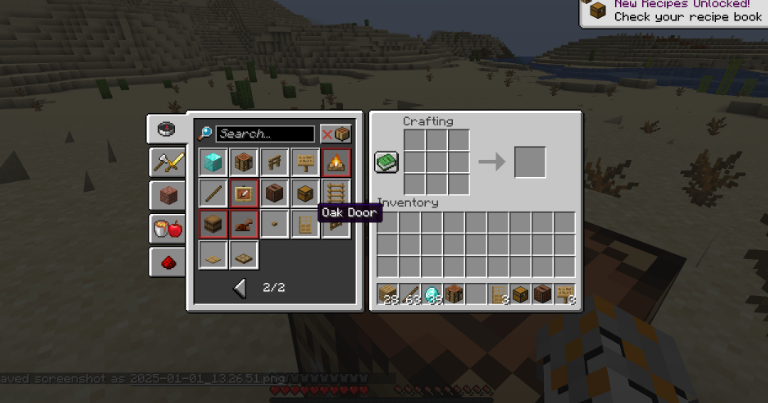Switch to the sword and axe tab
The image size is (768, 403).
pos(166,162)
